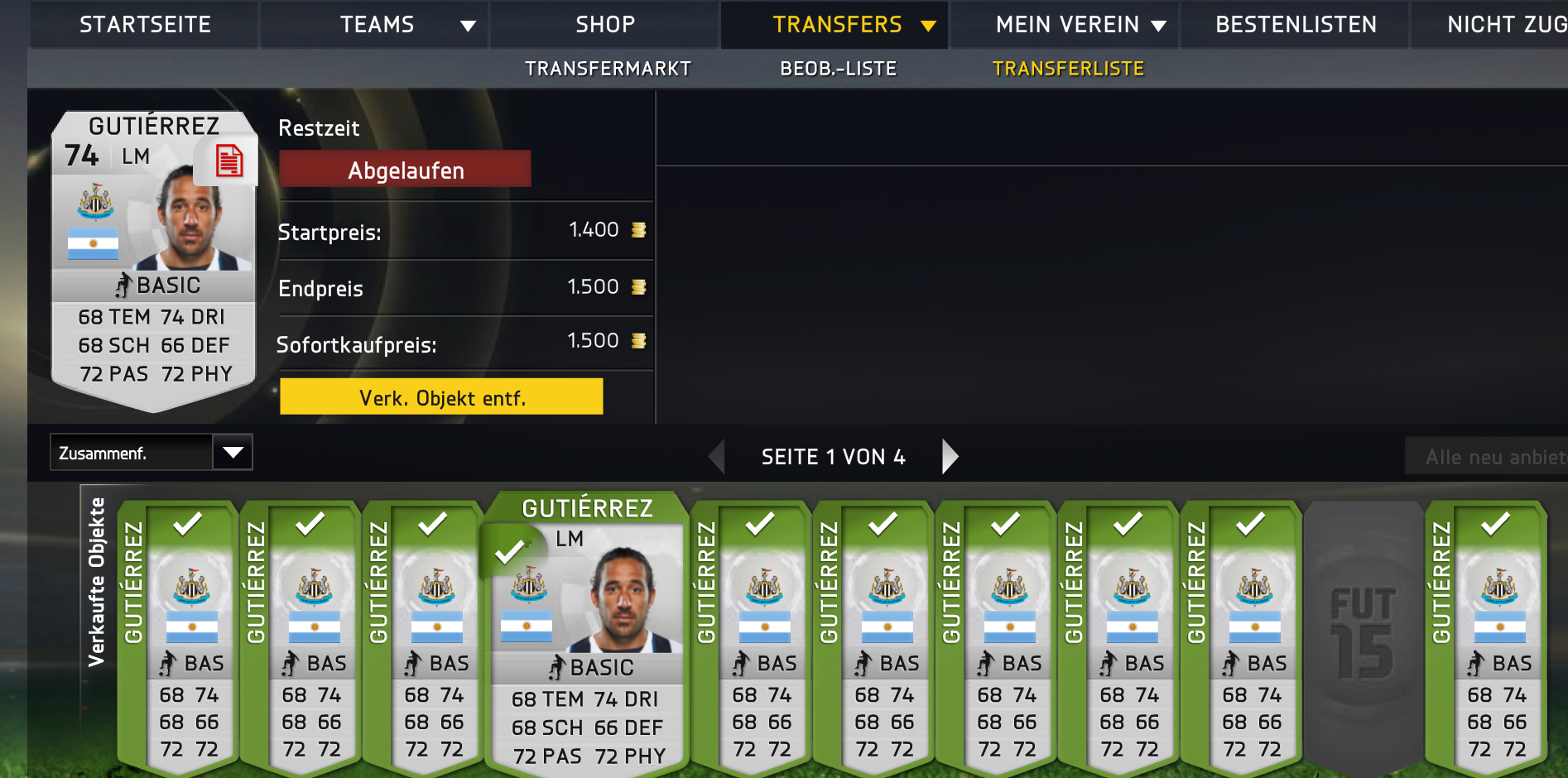Go to the next page arrow

point(950,456)
